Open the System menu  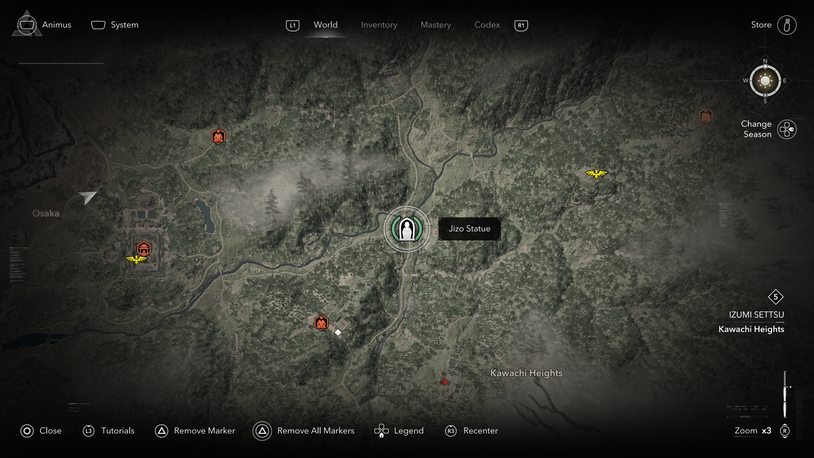coord(115,25)
